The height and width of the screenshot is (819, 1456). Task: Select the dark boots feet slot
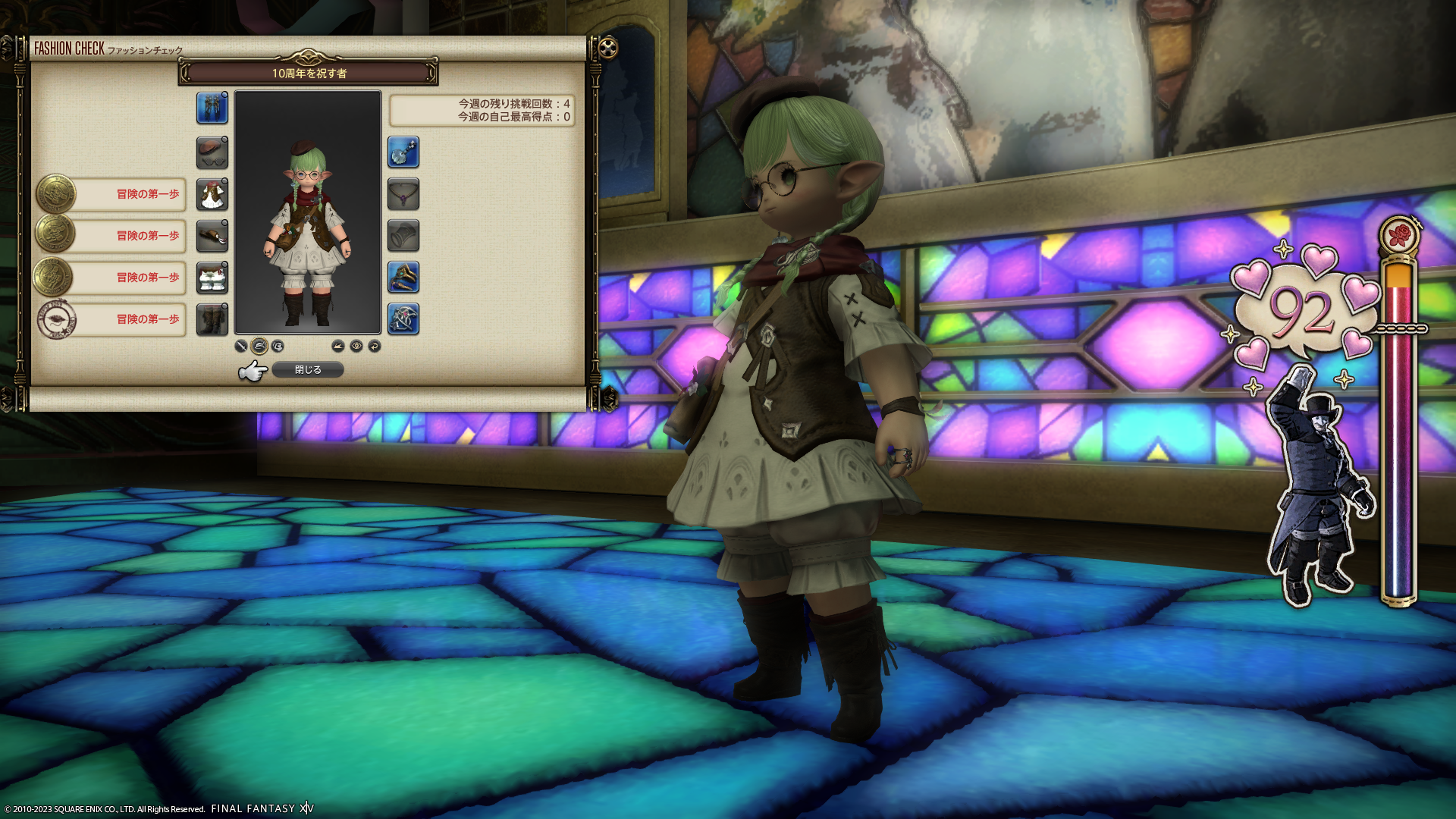pyautogui.click(x=212, y=319)
